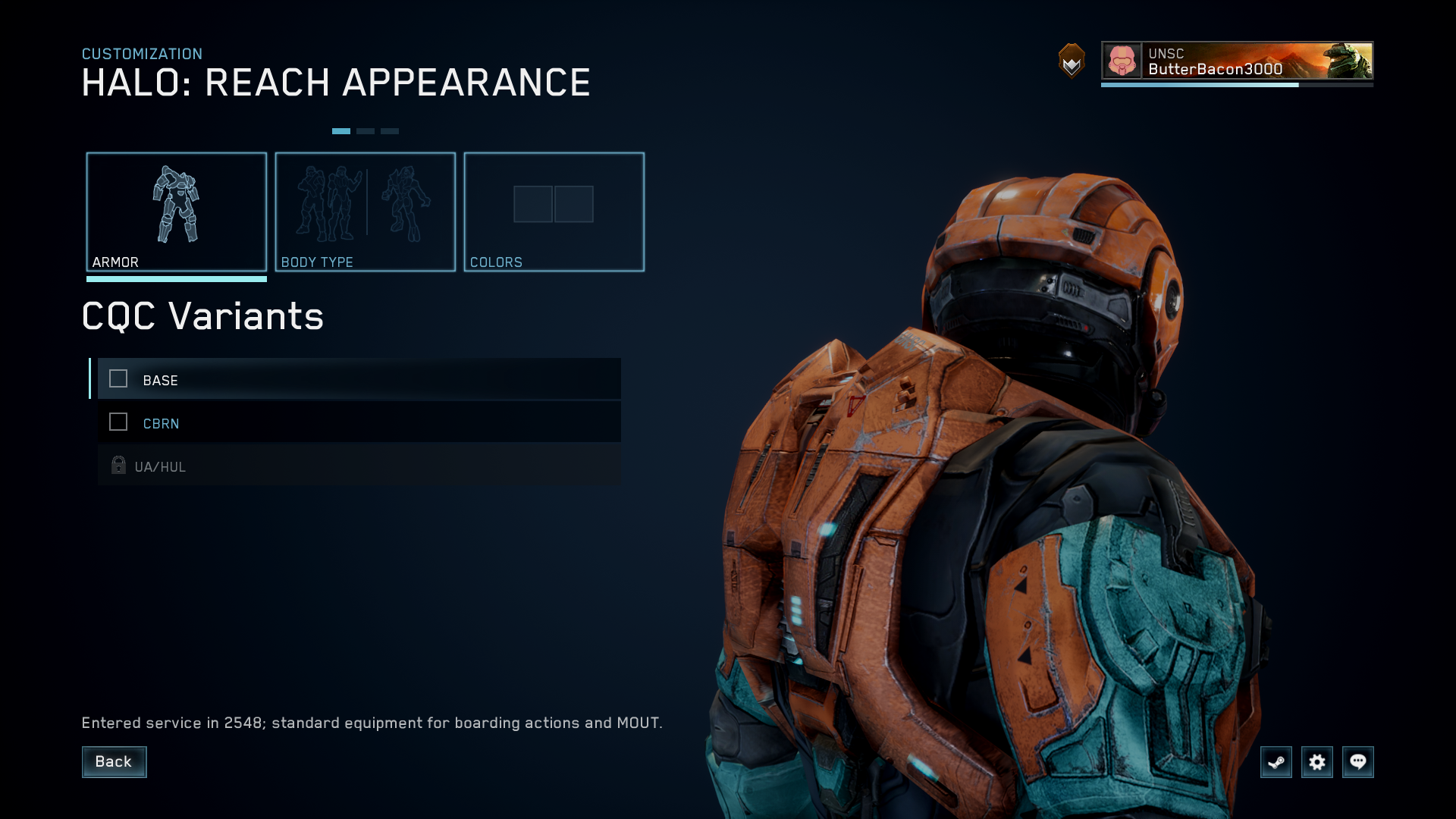Select the CQC Variants heading
The height and width of the screenshot is (819, 1456).
tap(202, 316)
